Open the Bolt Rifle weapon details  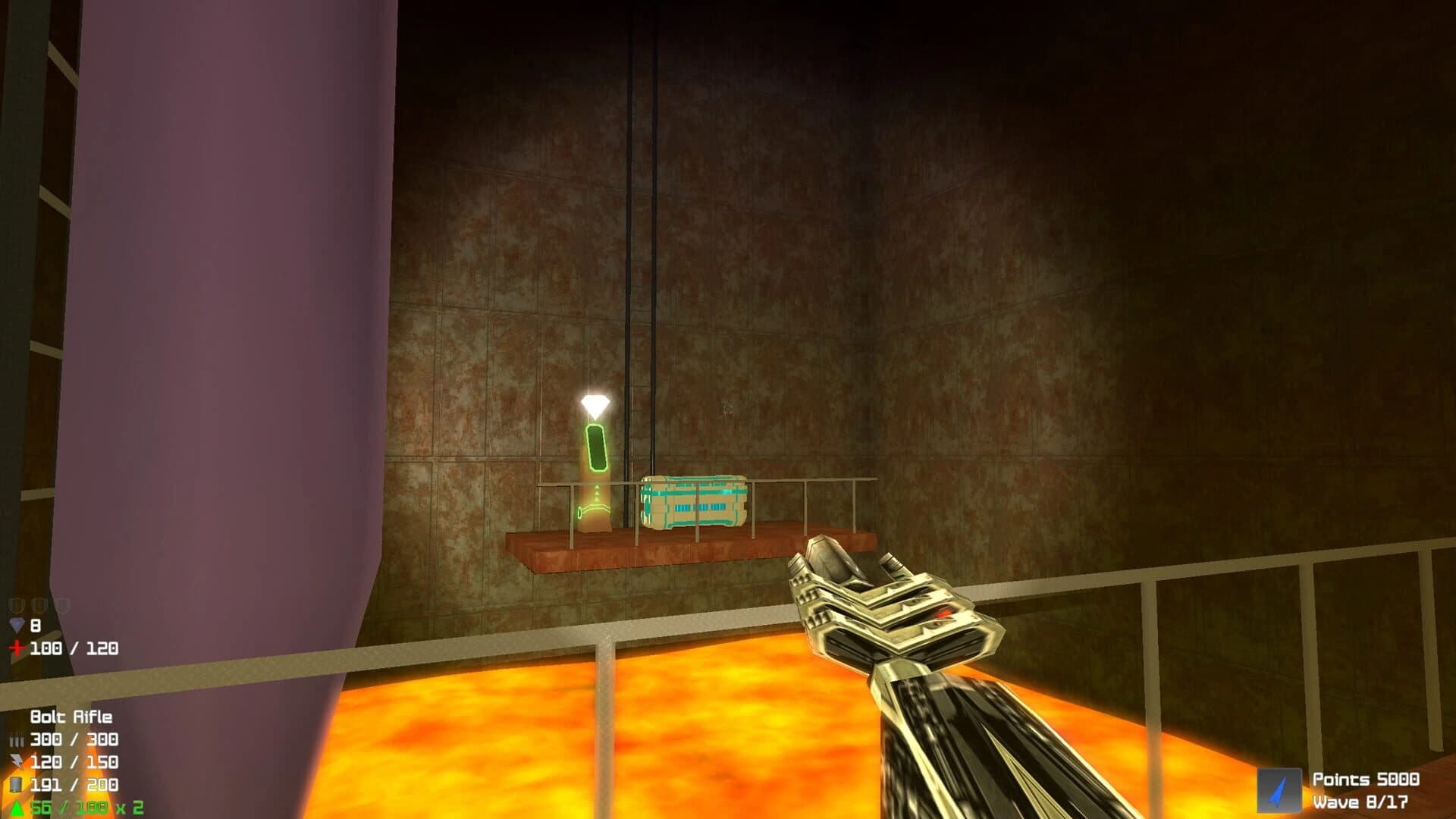72,717
